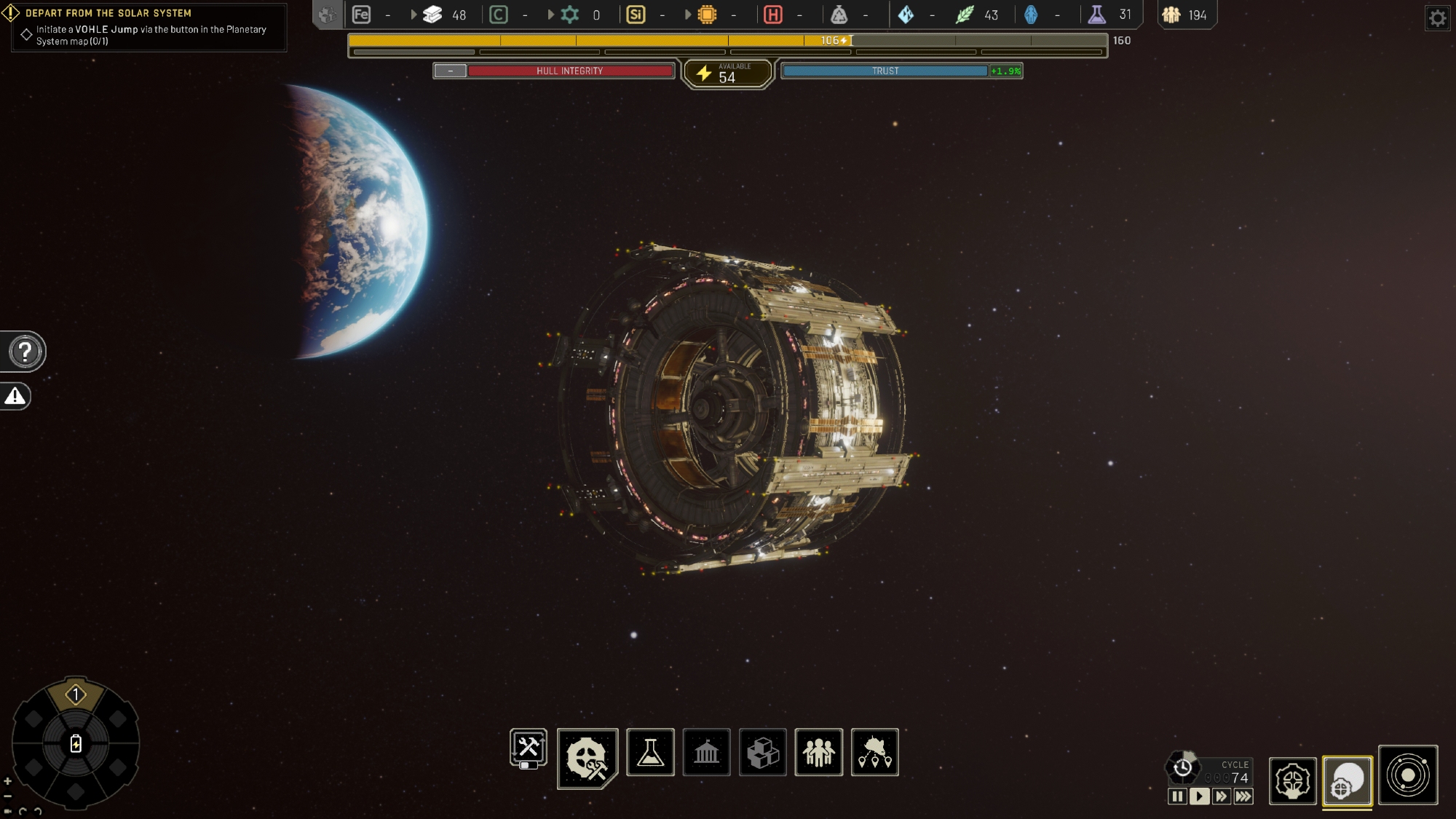Click the battery power icon in sector wheel
This screenshot has height=819, width=1456.
76,743
